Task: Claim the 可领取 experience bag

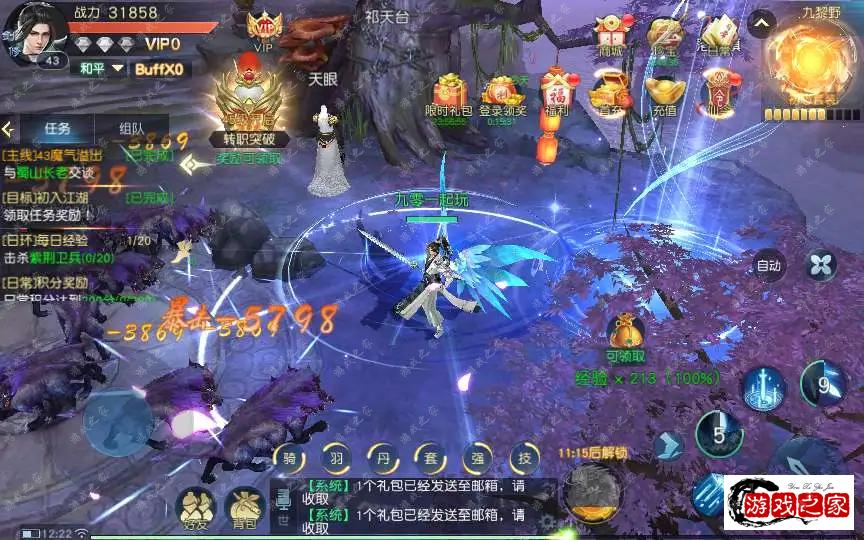Action: pyautogui.click(x=625, y=333)
